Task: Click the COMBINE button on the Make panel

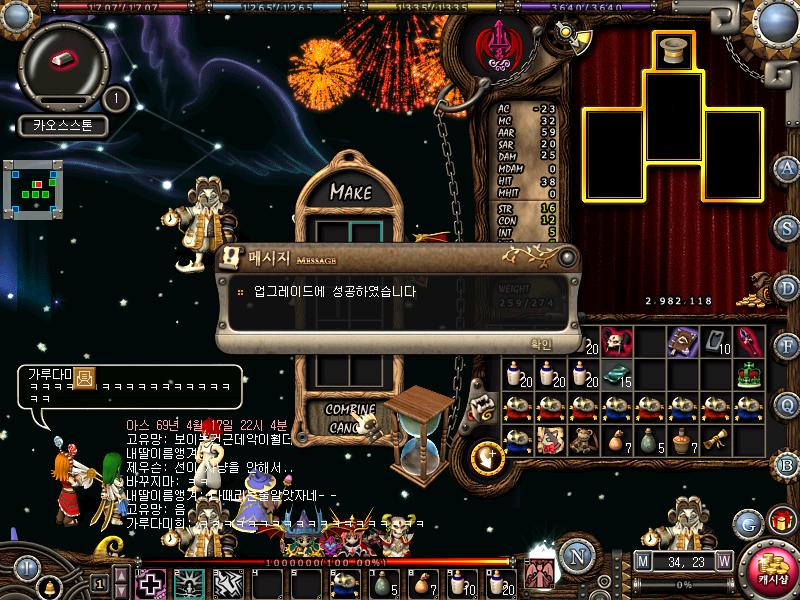Action: point(349,410)
